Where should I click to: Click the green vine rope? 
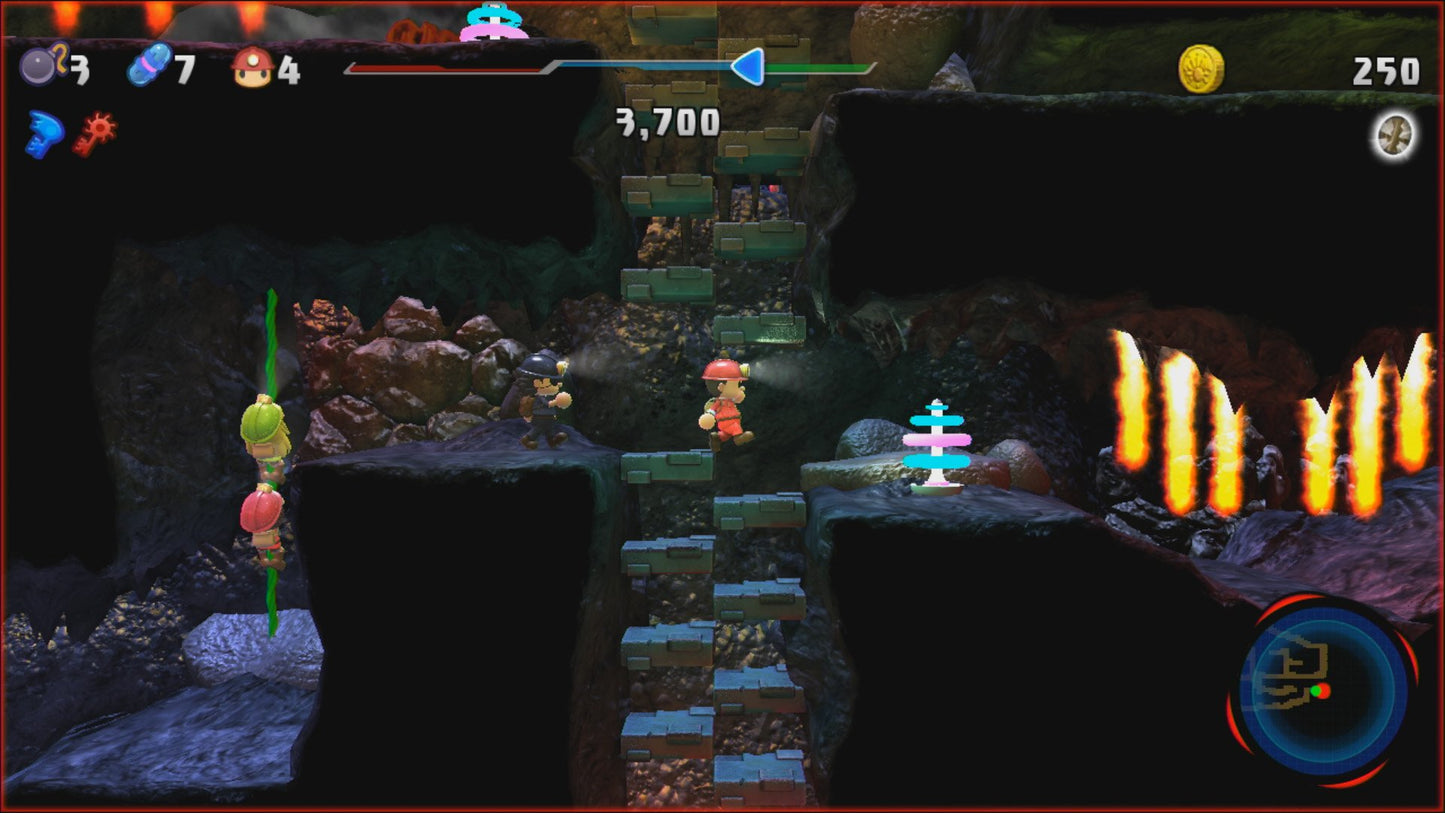click(270, 340)
